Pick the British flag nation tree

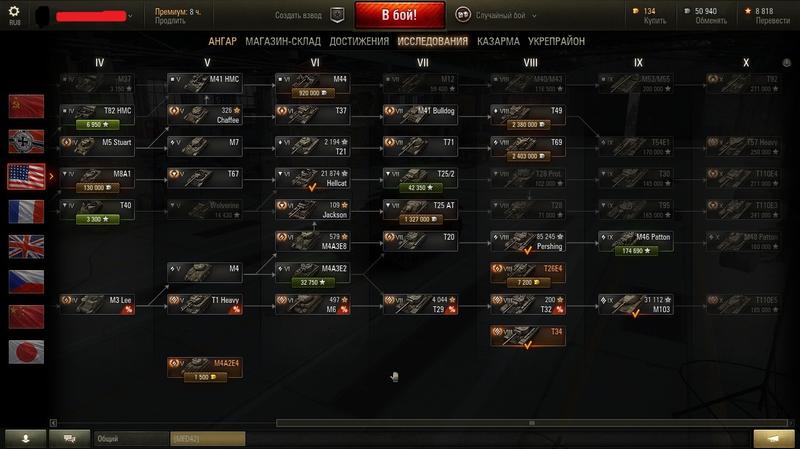[x=26, y=246]
